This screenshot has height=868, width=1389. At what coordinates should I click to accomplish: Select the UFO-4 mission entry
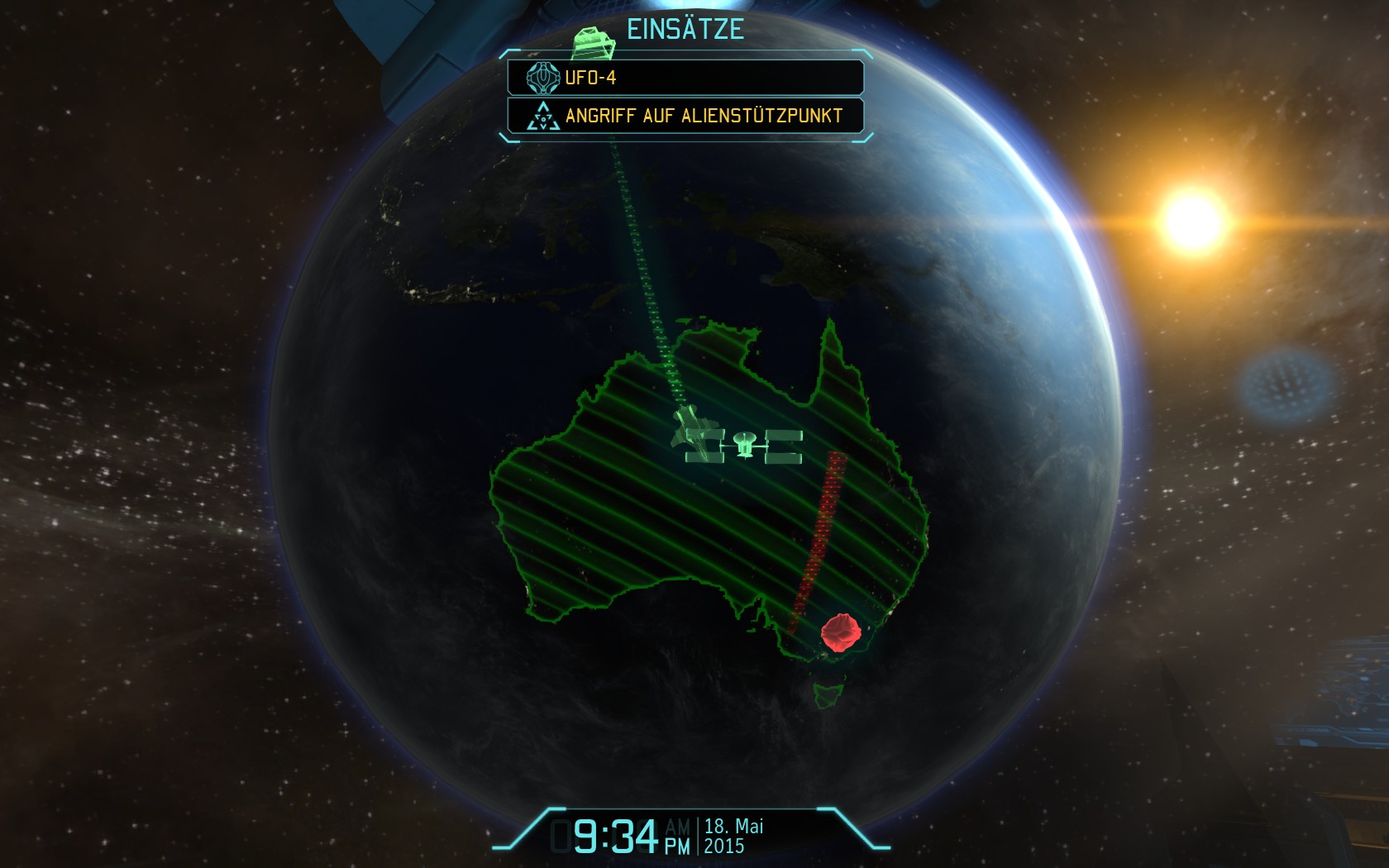coord(685,78)
